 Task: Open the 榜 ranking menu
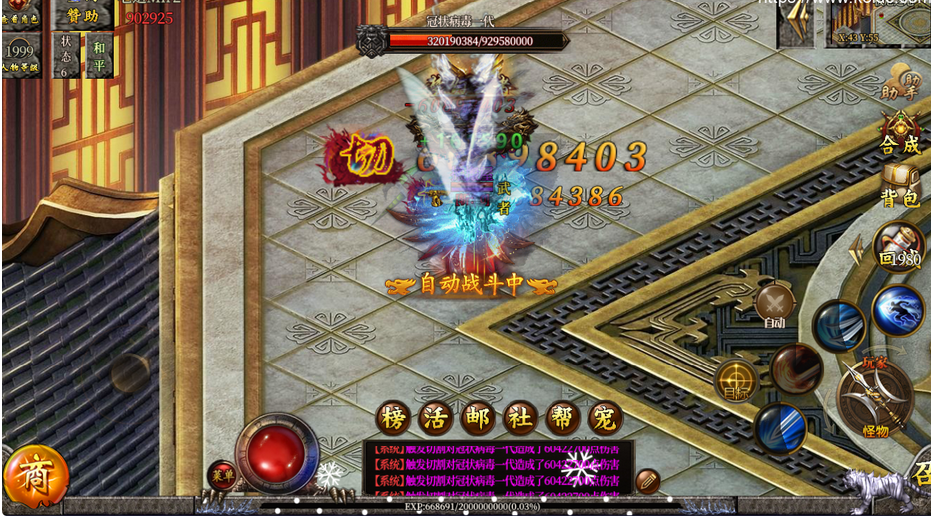(x=395, y=417)
